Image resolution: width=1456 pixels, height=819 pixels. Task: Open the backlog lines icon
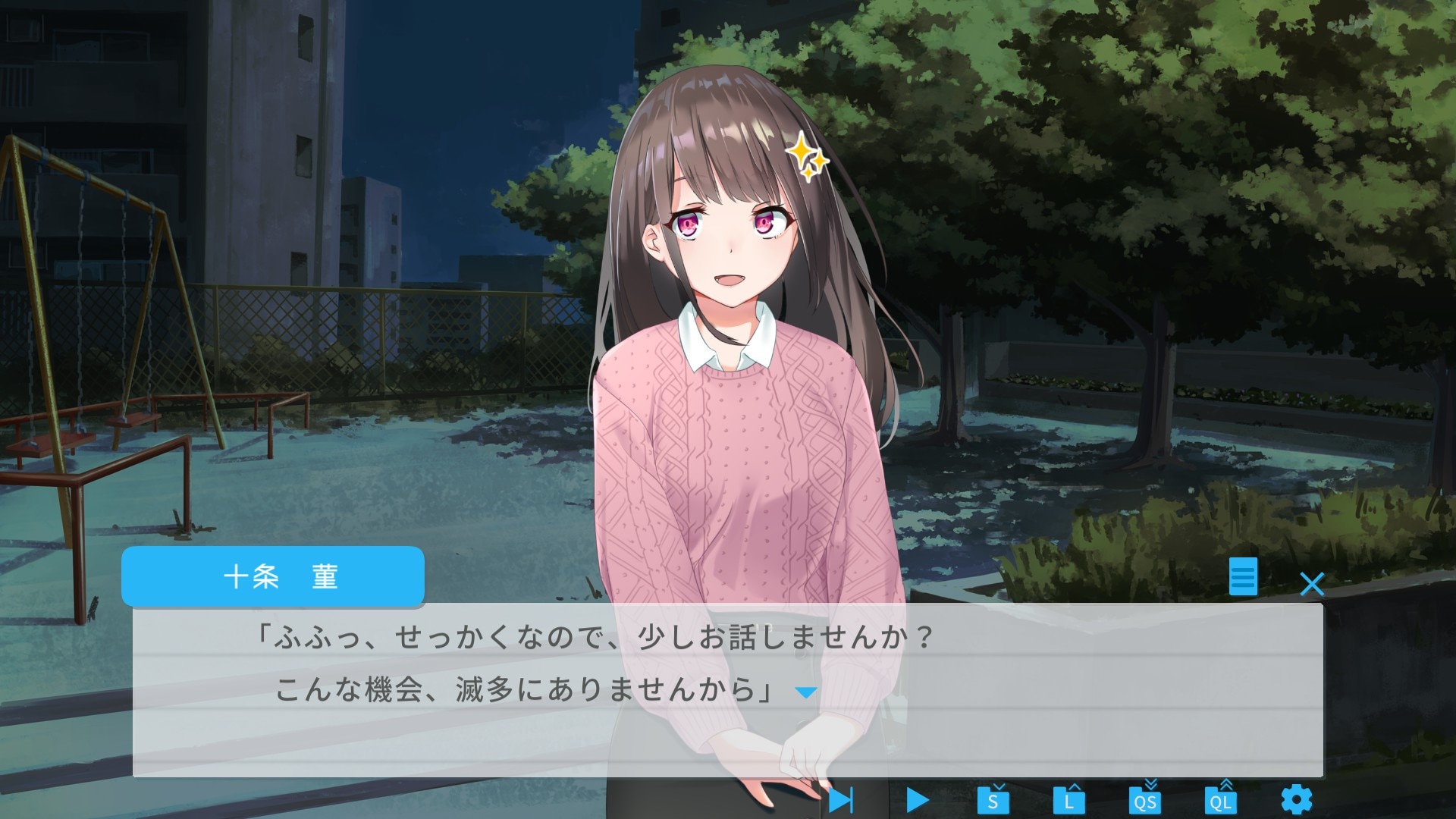point(1243,577)
